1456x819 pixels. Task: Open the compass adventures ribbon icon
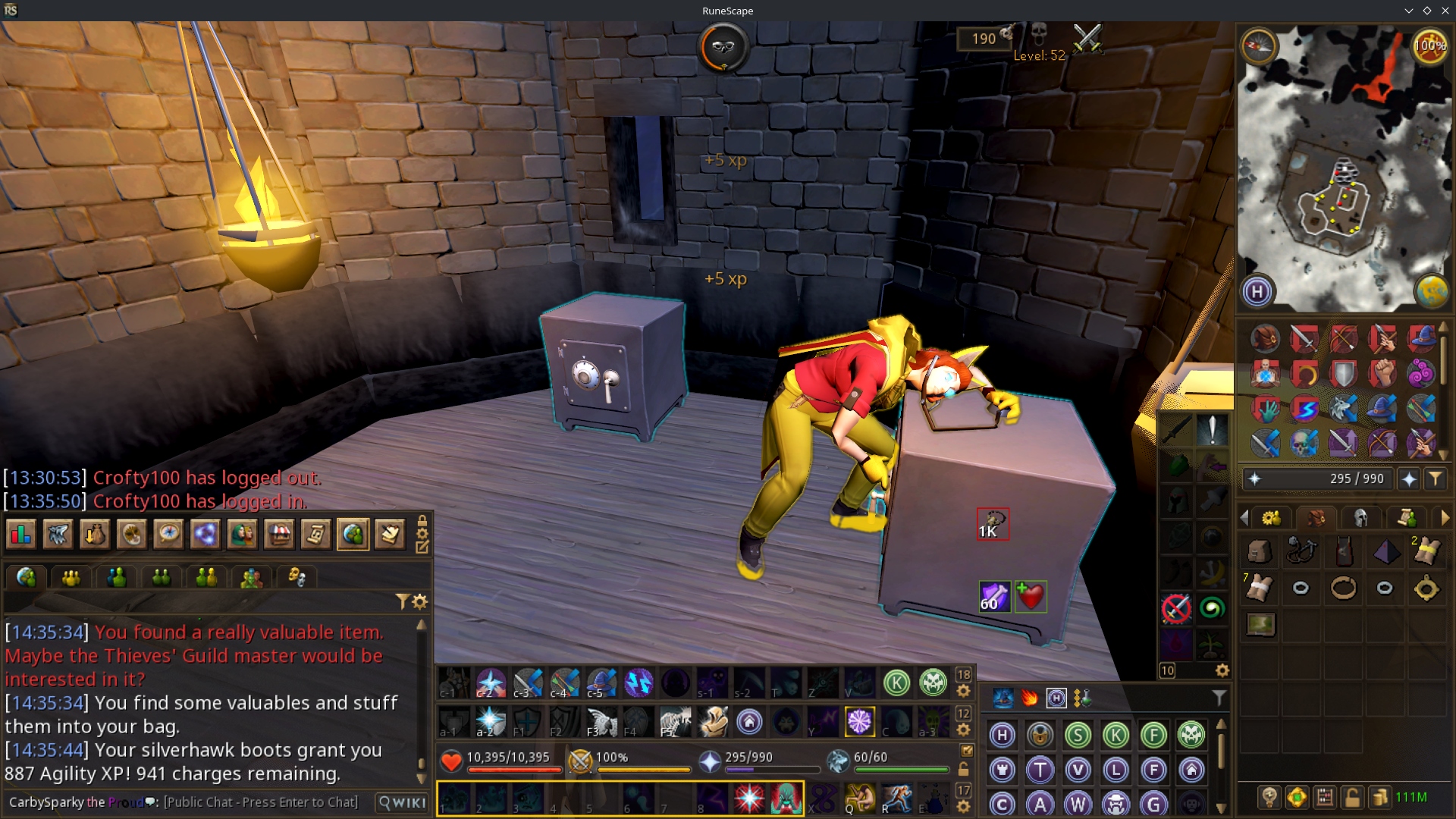coord(168,535)
